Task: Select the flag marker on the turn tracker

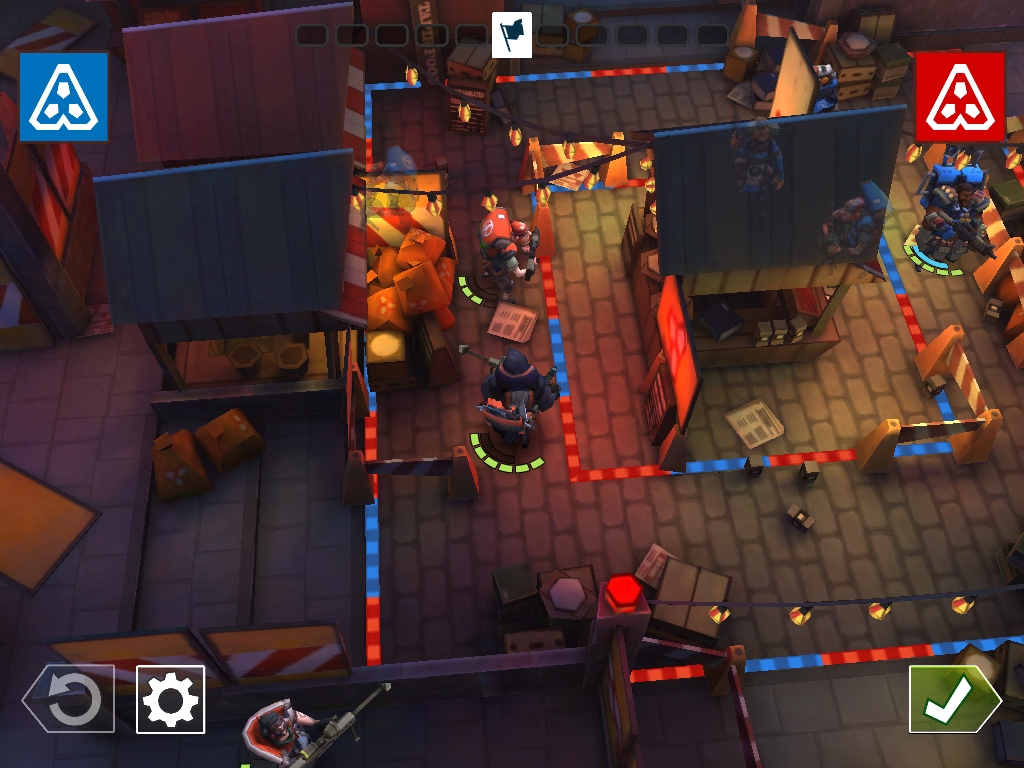Action: coord(512,35)
